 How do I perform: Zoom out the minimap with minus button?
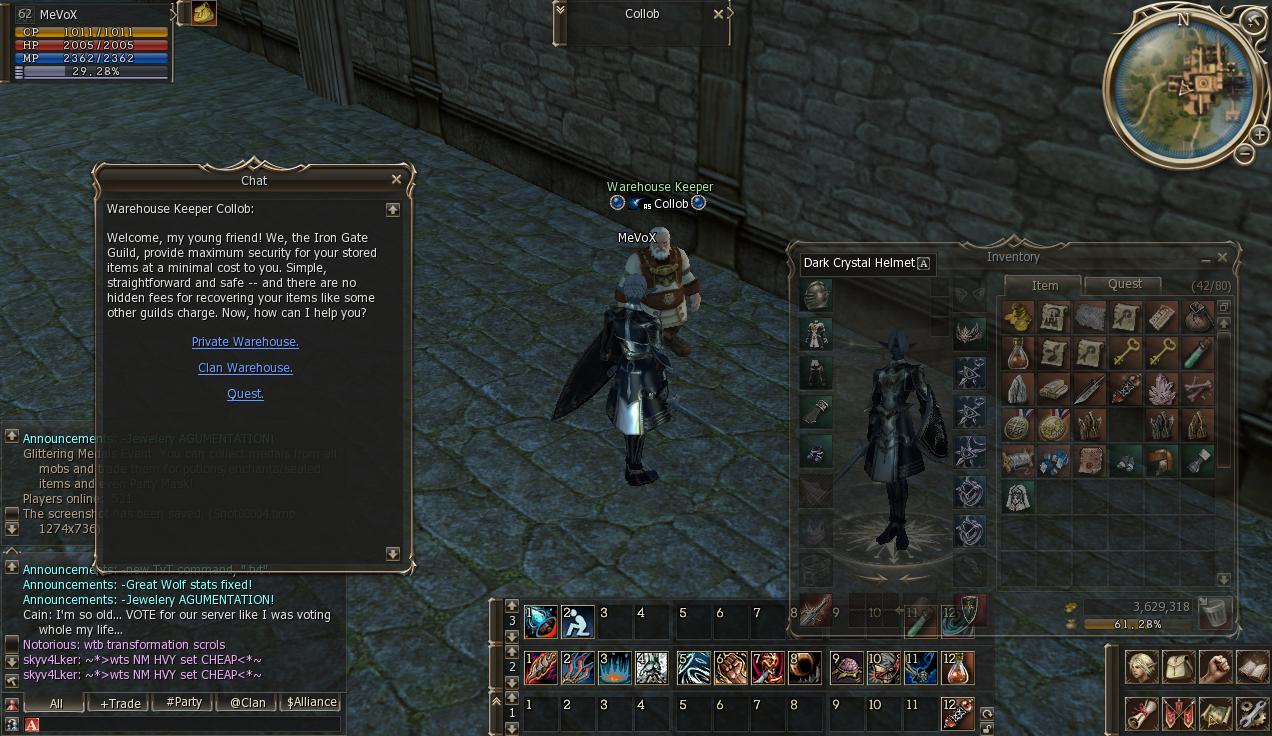[1244, 154]
